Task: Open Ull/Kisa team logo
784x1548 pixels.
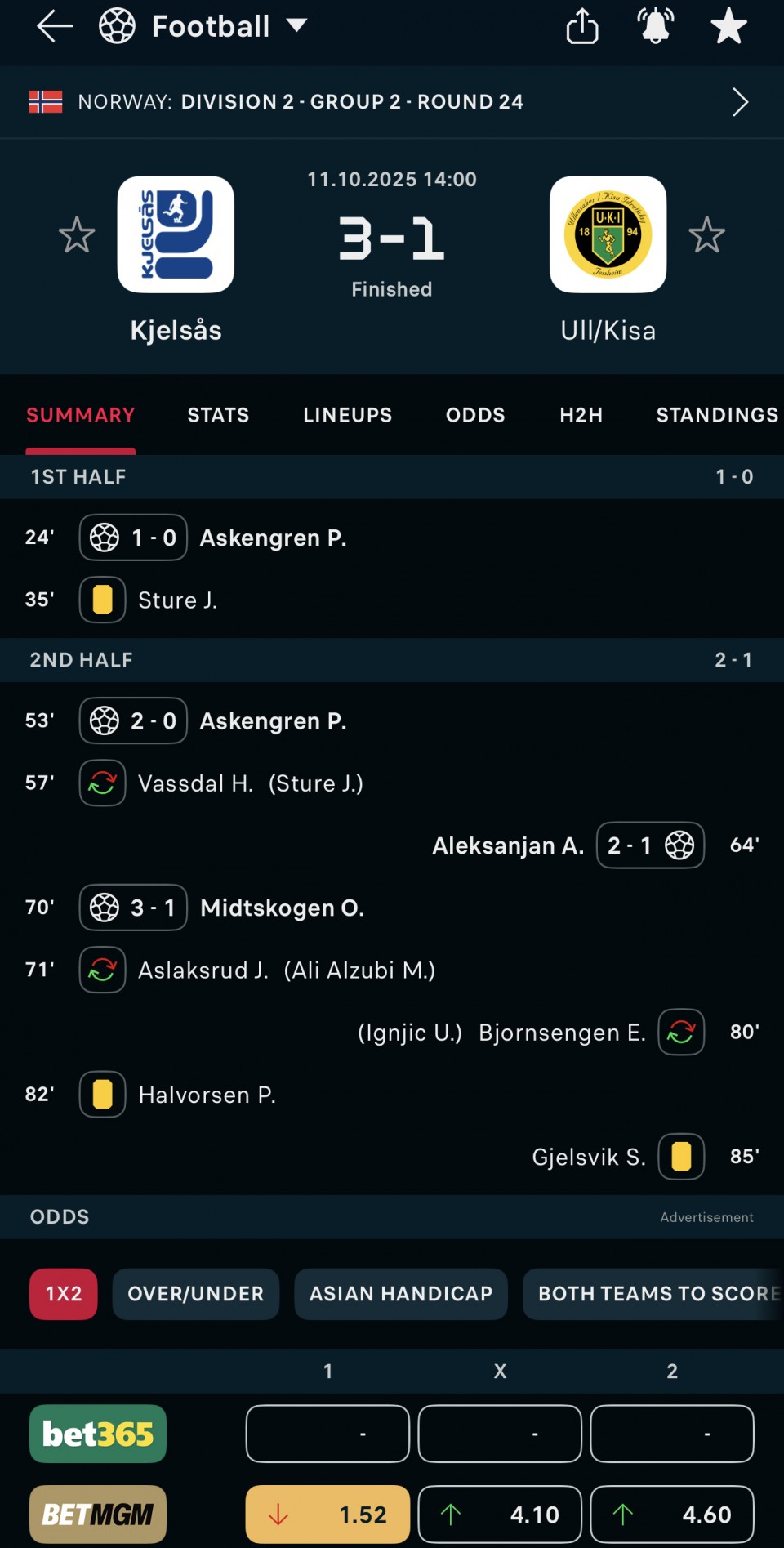Action: pos(608,234)
